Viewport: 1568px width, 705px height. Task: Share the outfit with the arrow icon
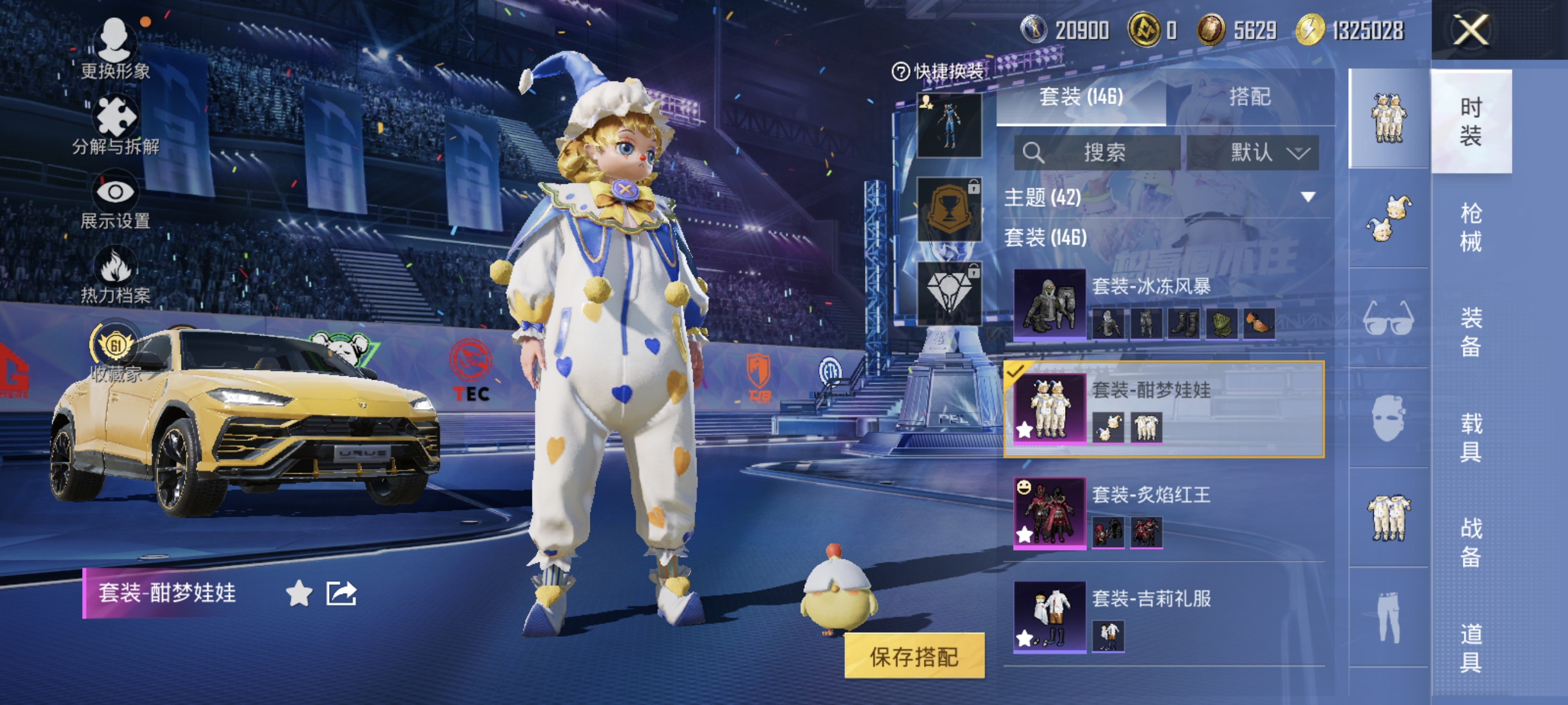(x=341, y=593)
